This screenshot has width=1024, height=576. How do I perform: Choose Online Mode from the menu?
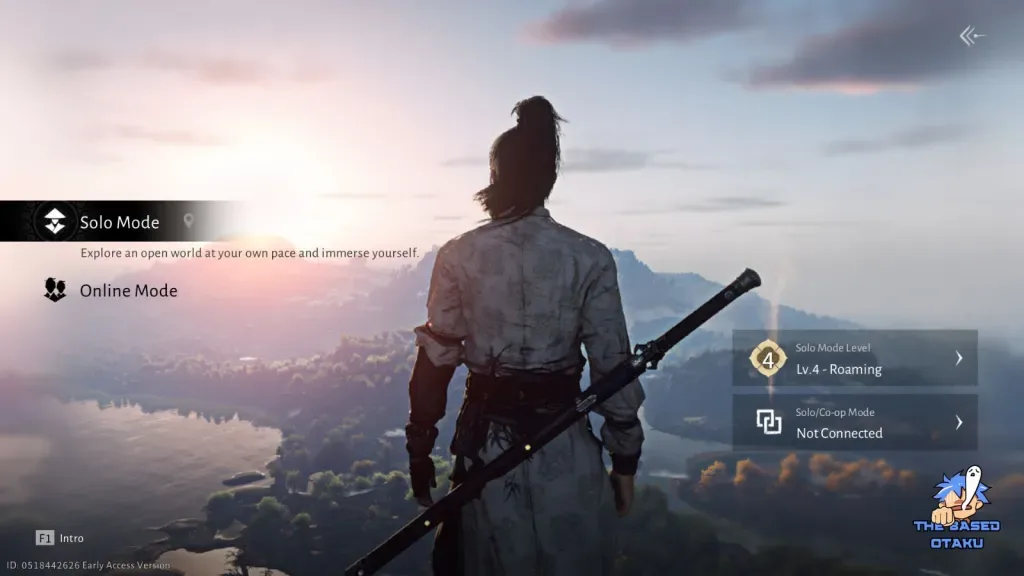tap(128, 291)
